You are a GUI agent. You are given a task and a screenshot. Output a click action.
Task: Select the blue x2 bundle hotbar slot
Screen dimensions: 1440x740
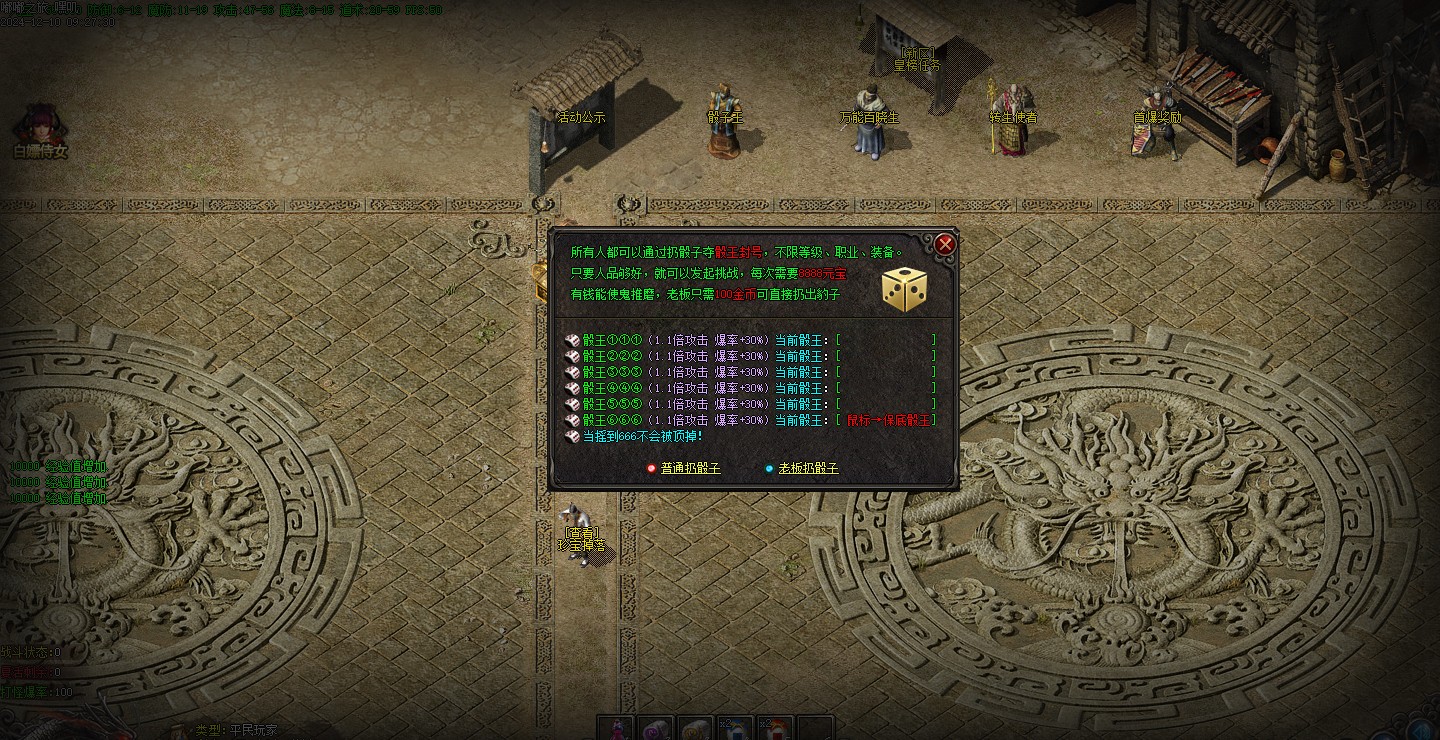pos(734,729)
